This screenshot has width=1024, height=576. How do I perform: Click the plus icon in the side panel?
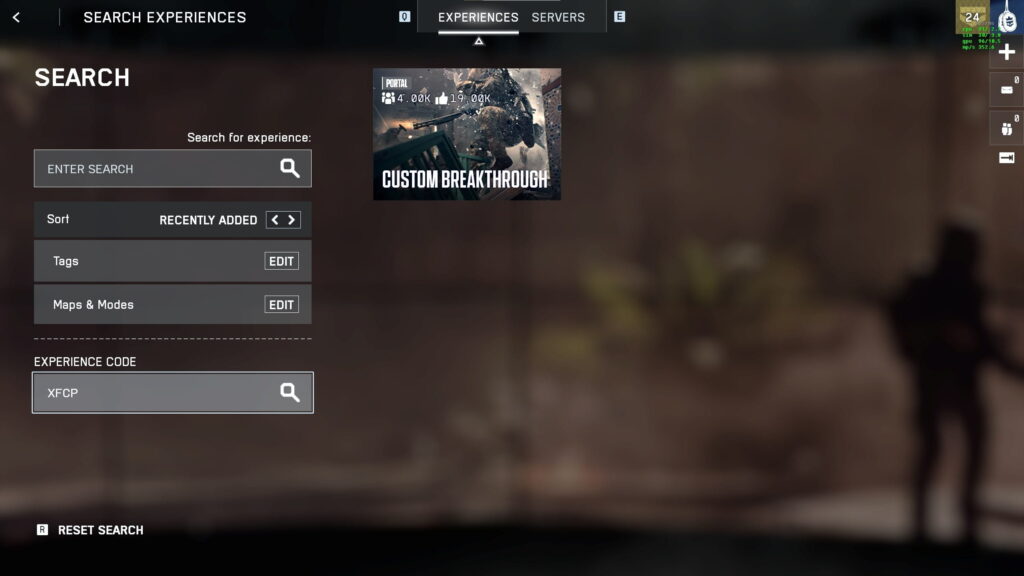click(x=1007, y=52)
